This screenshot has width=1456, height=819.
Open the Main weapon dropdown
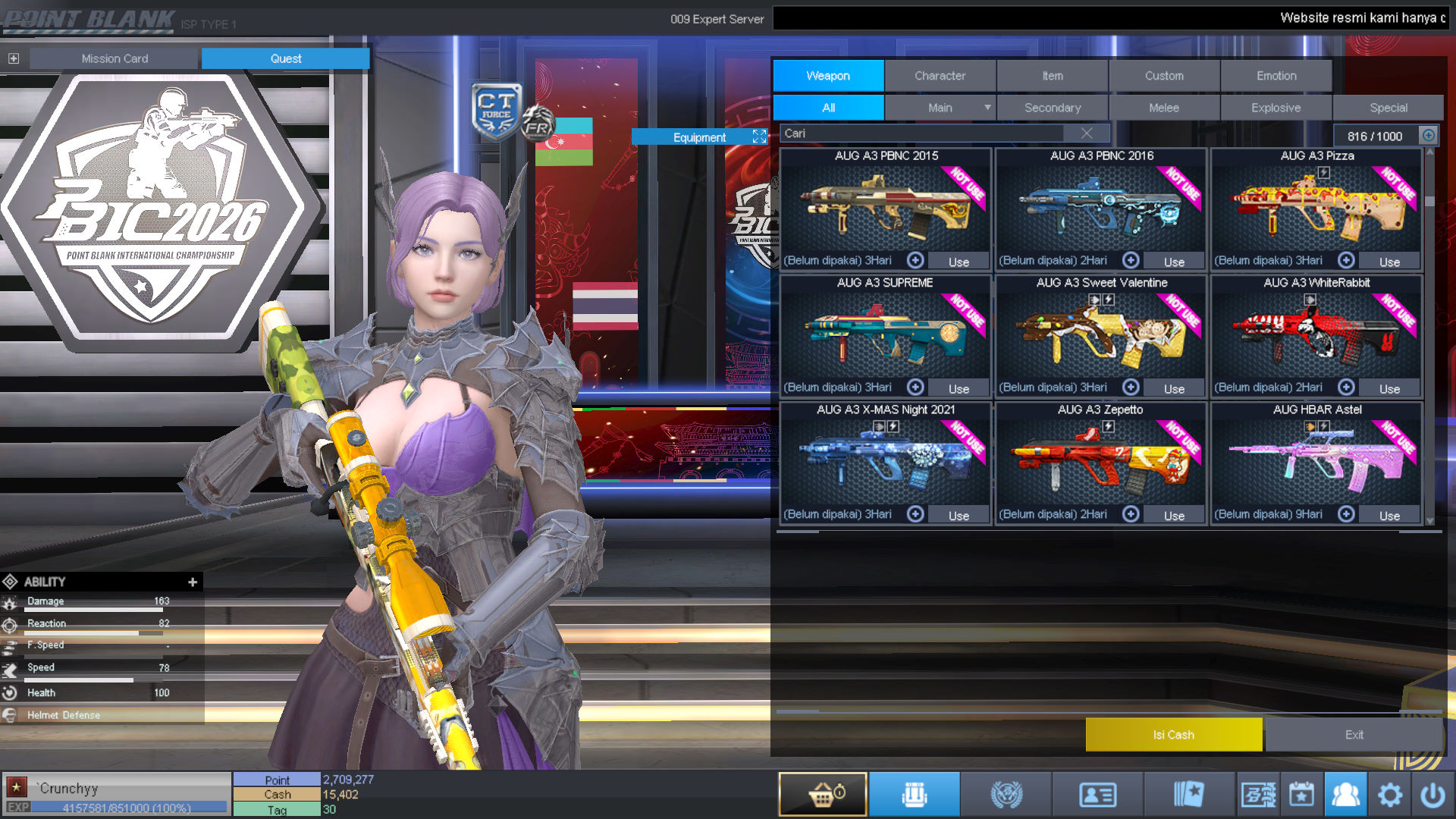tap(987, 108)
